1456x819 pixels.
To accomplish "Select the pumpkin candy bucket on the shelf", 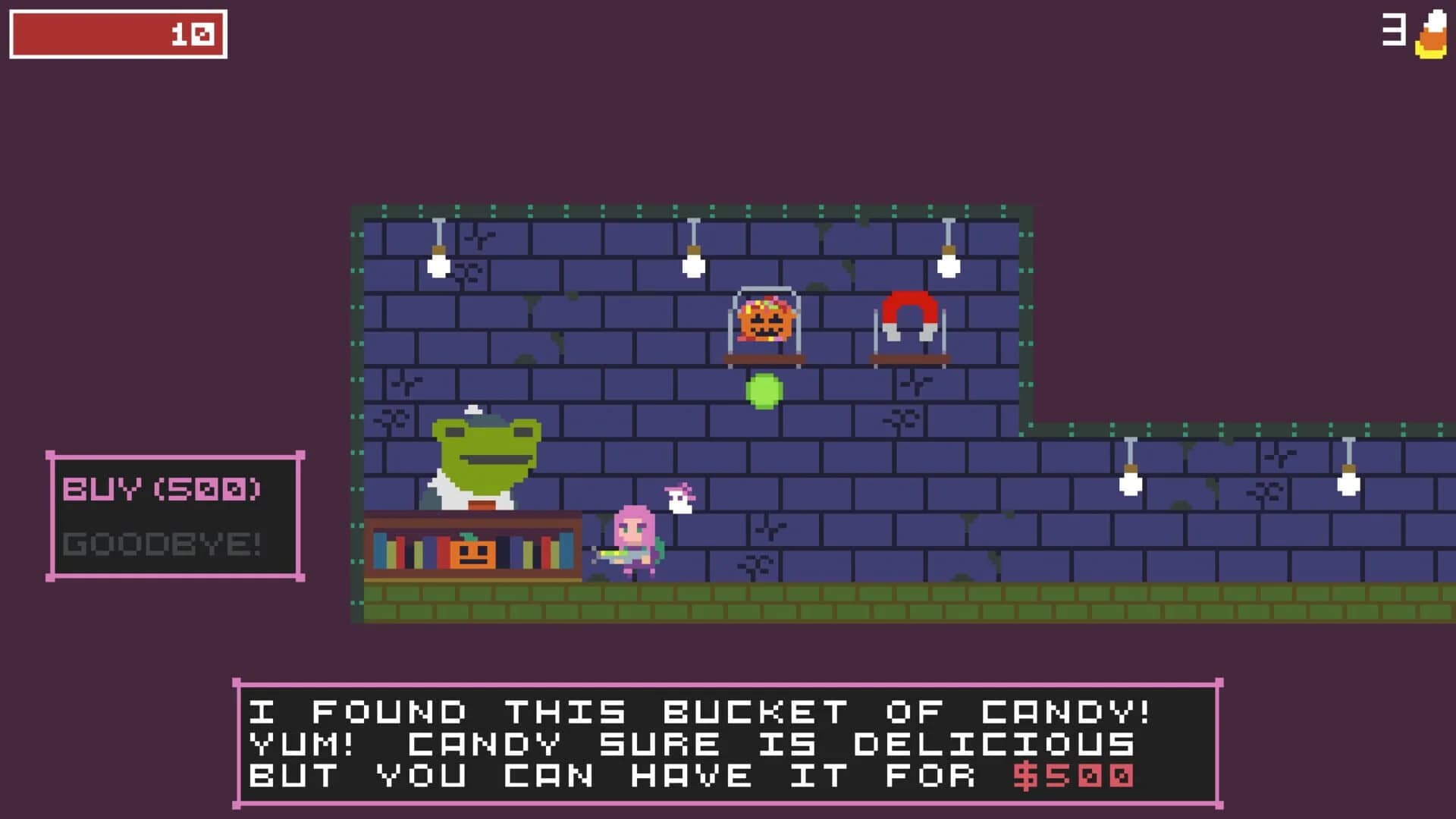I will tap(766, 322).
